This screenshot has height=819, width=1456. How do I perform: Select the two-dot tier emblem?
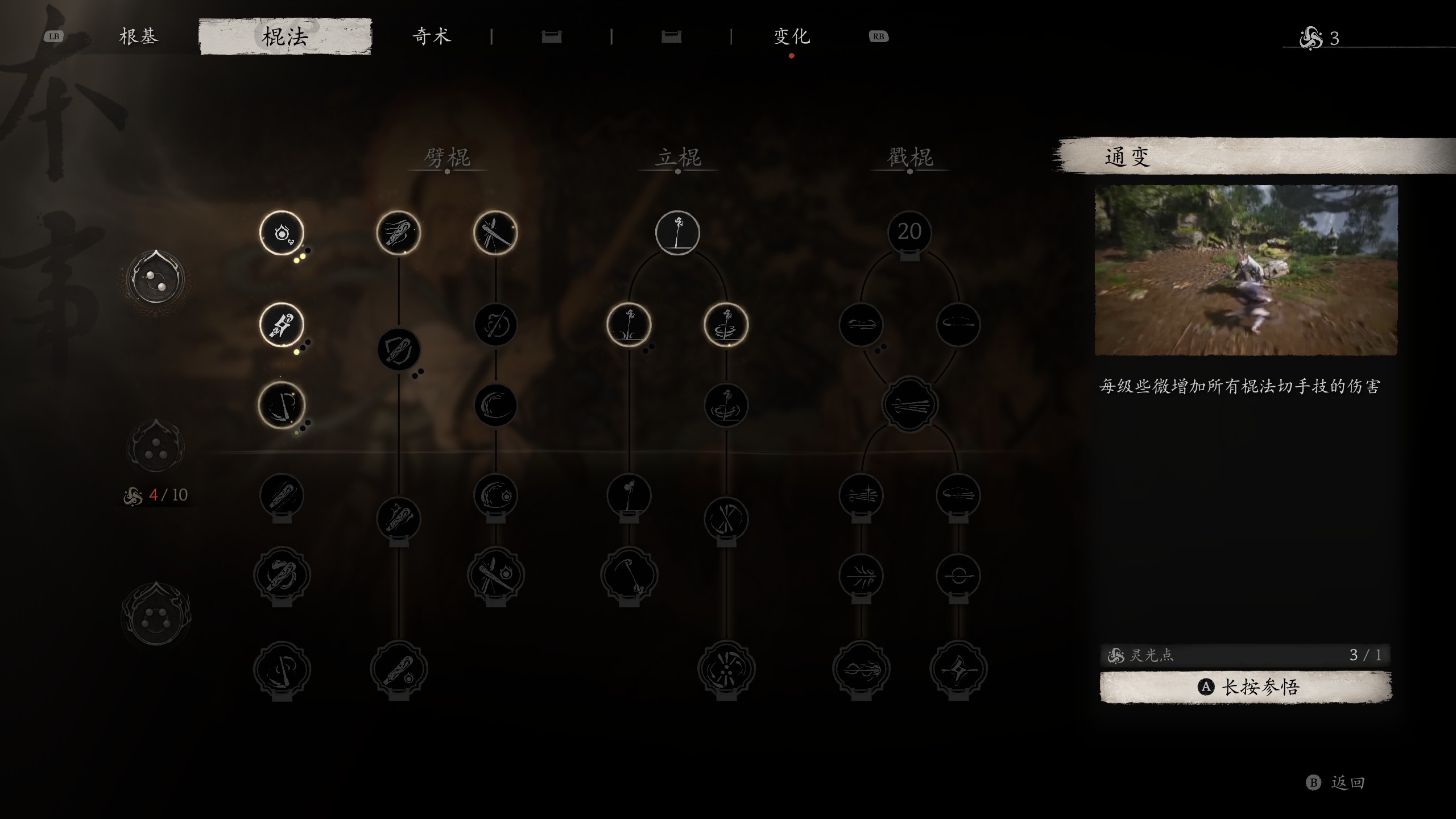pyautogui.click(x=155, y=279)
